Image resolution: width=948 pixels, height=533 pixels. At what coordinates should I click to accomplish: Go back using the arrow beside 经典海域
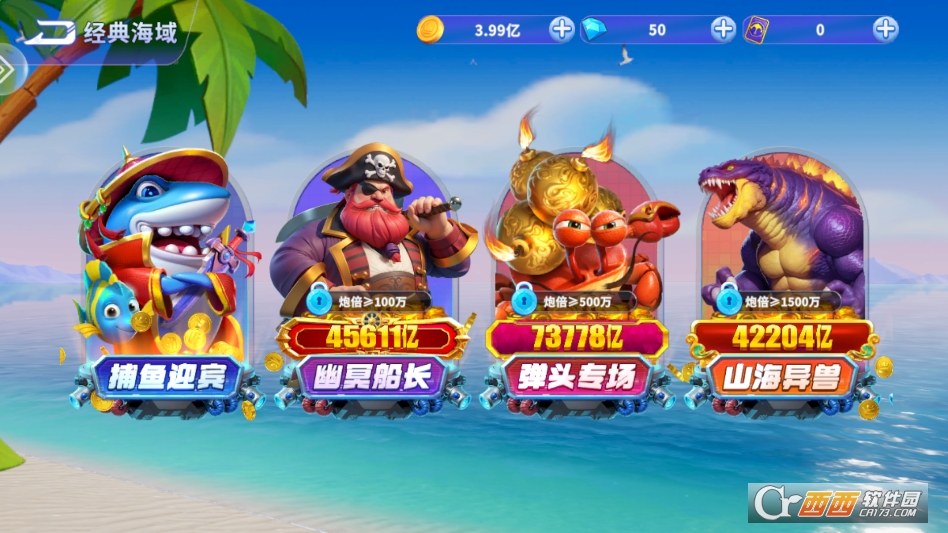coord(50,32)
